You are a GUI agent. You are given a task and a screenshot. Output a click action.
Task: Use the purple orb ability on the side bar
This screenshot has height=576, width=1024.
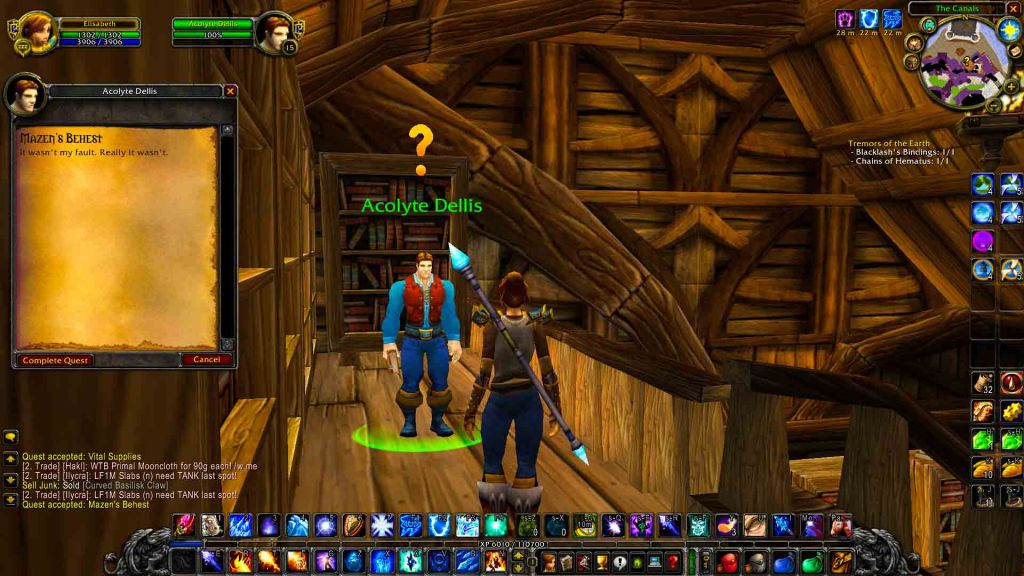click(x=982, y=241)
